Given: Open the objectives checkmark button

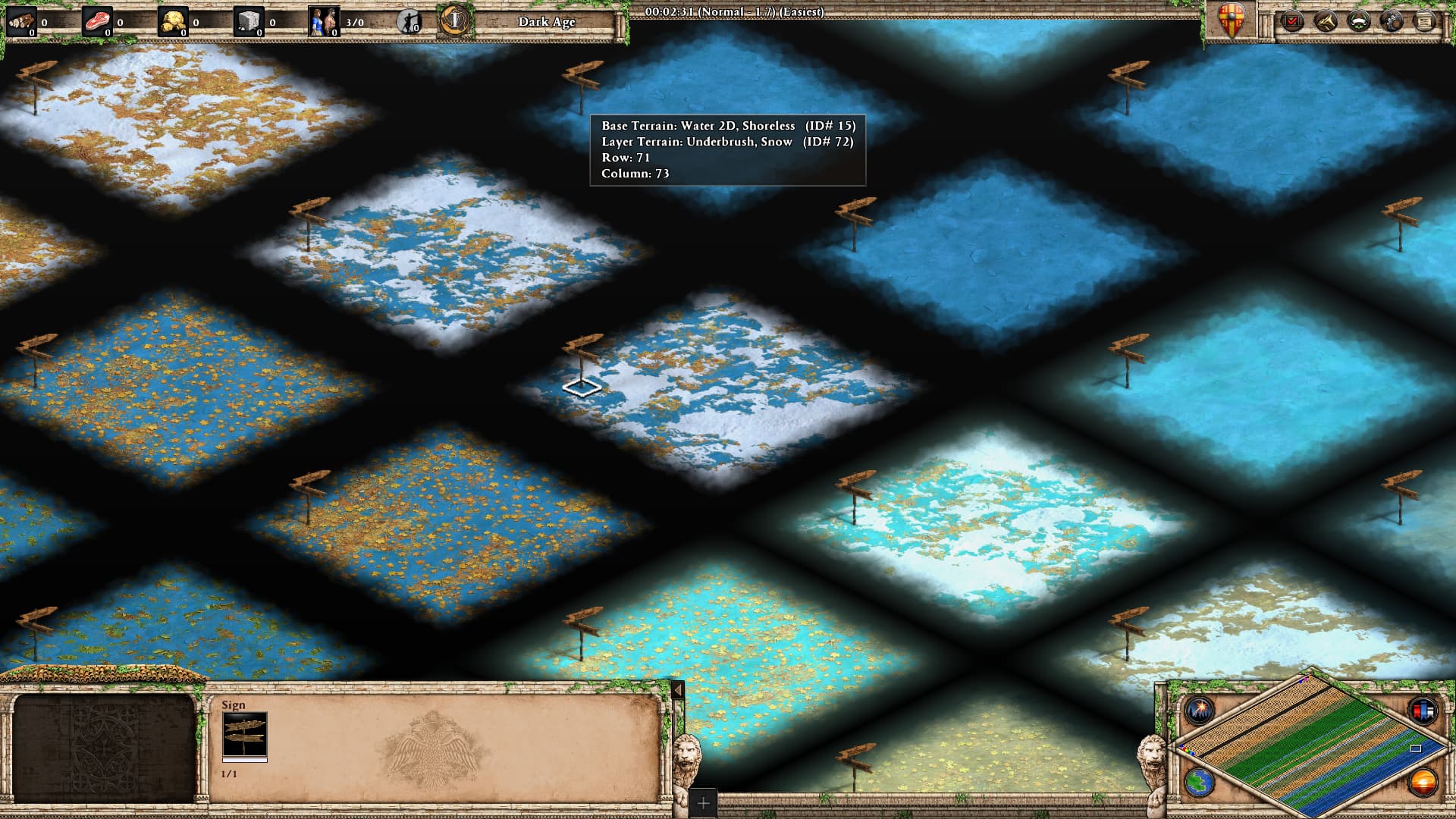Looking at the screenshot, I should click(1291, 21).
